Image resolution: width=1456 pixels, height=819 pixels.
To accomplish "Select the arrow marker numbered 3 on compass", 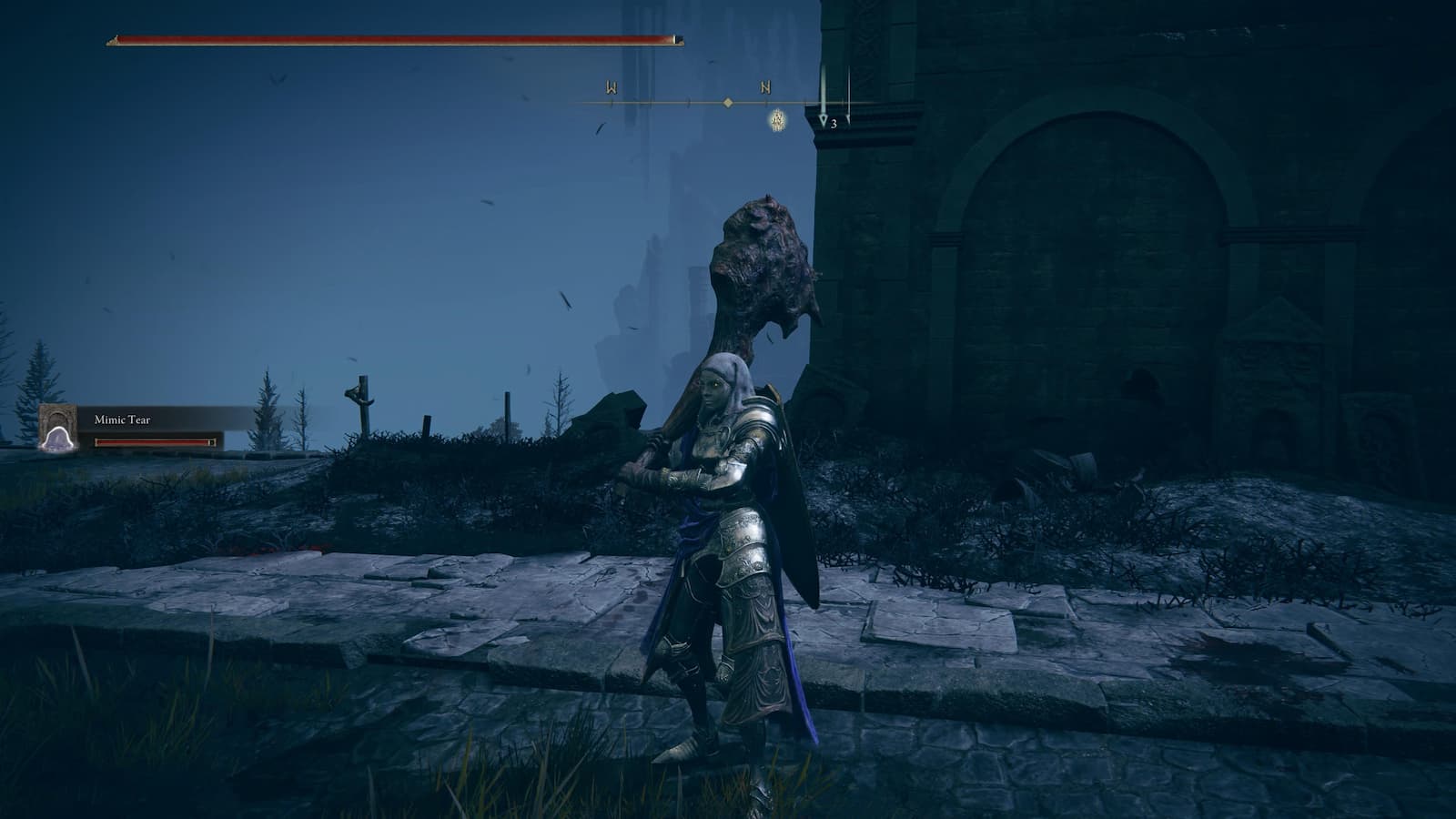I will pyautogui.click(x=824, y=119).
